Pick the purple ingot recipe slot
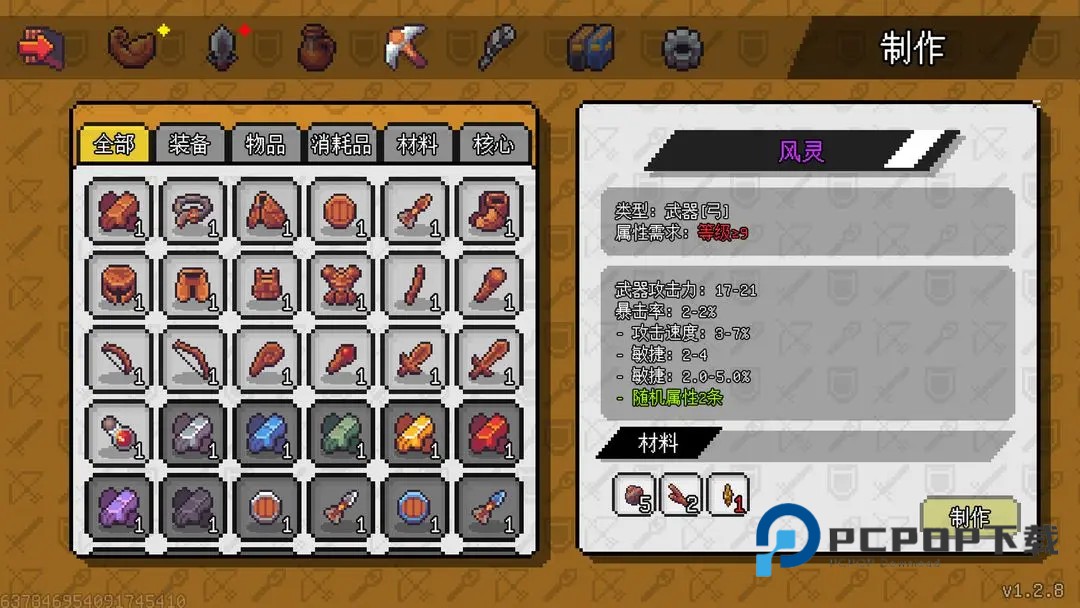 [119, 507]
